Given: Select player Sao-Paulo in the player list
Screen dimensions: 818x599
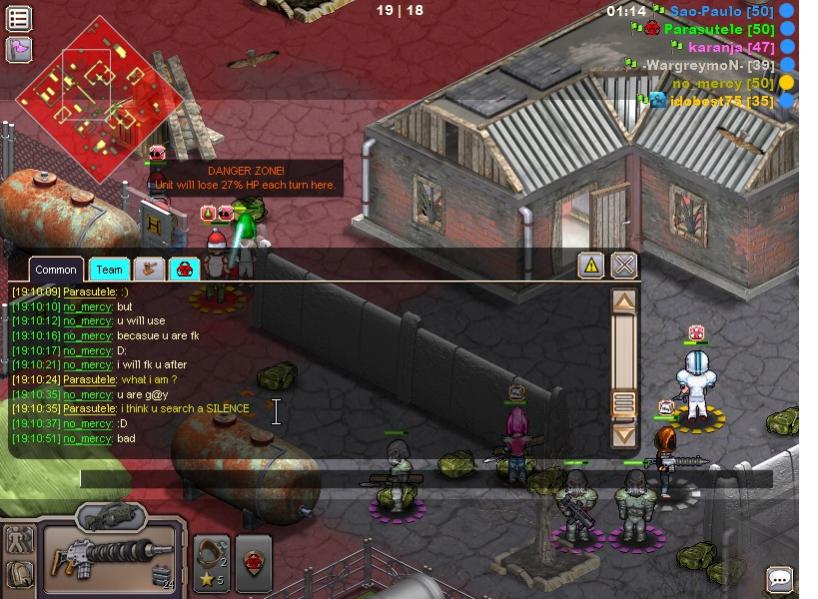Looking at the screenshot, I should [x=706, y=11].
